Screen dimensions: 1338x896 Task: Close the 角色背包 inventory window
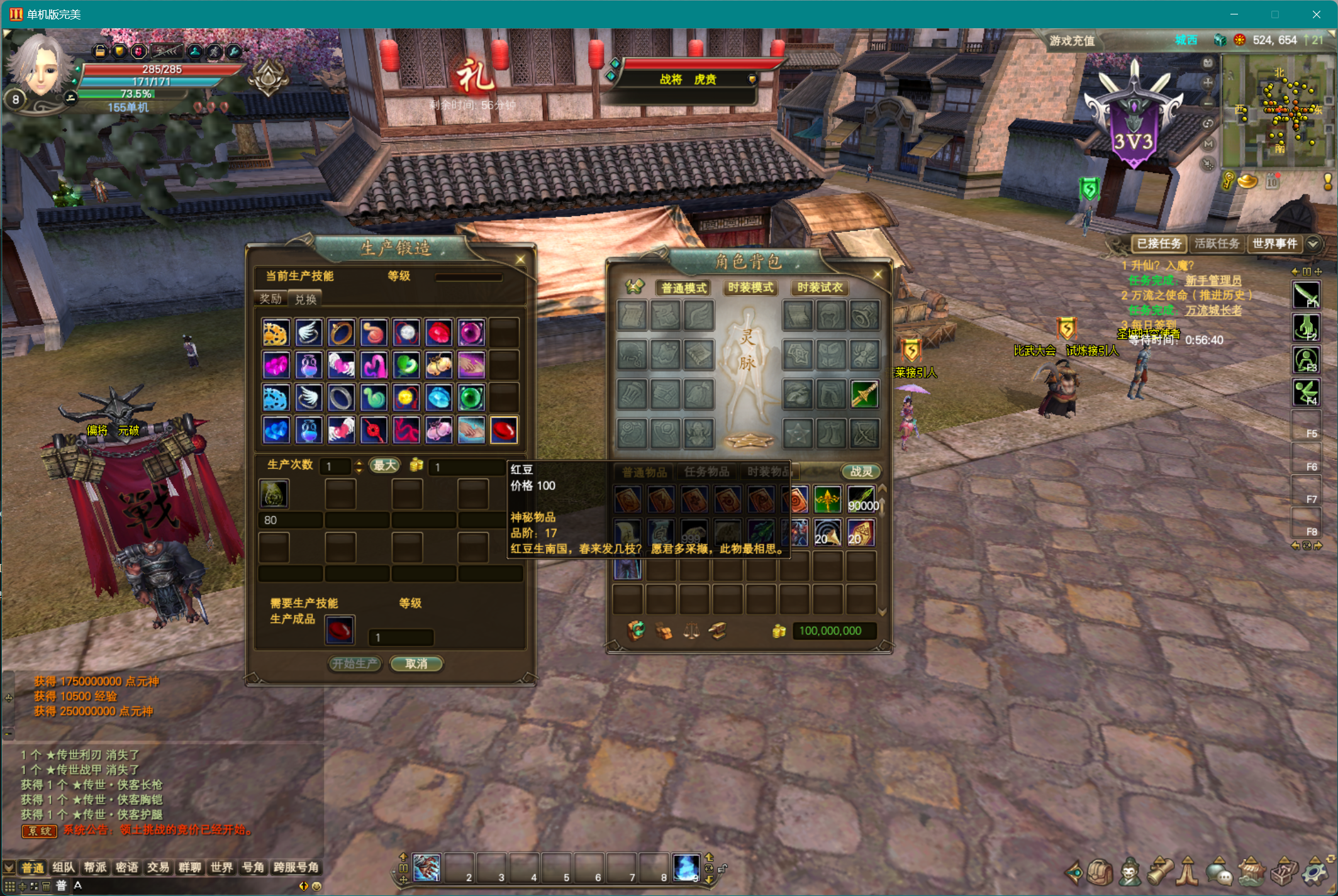pos(878,274)
